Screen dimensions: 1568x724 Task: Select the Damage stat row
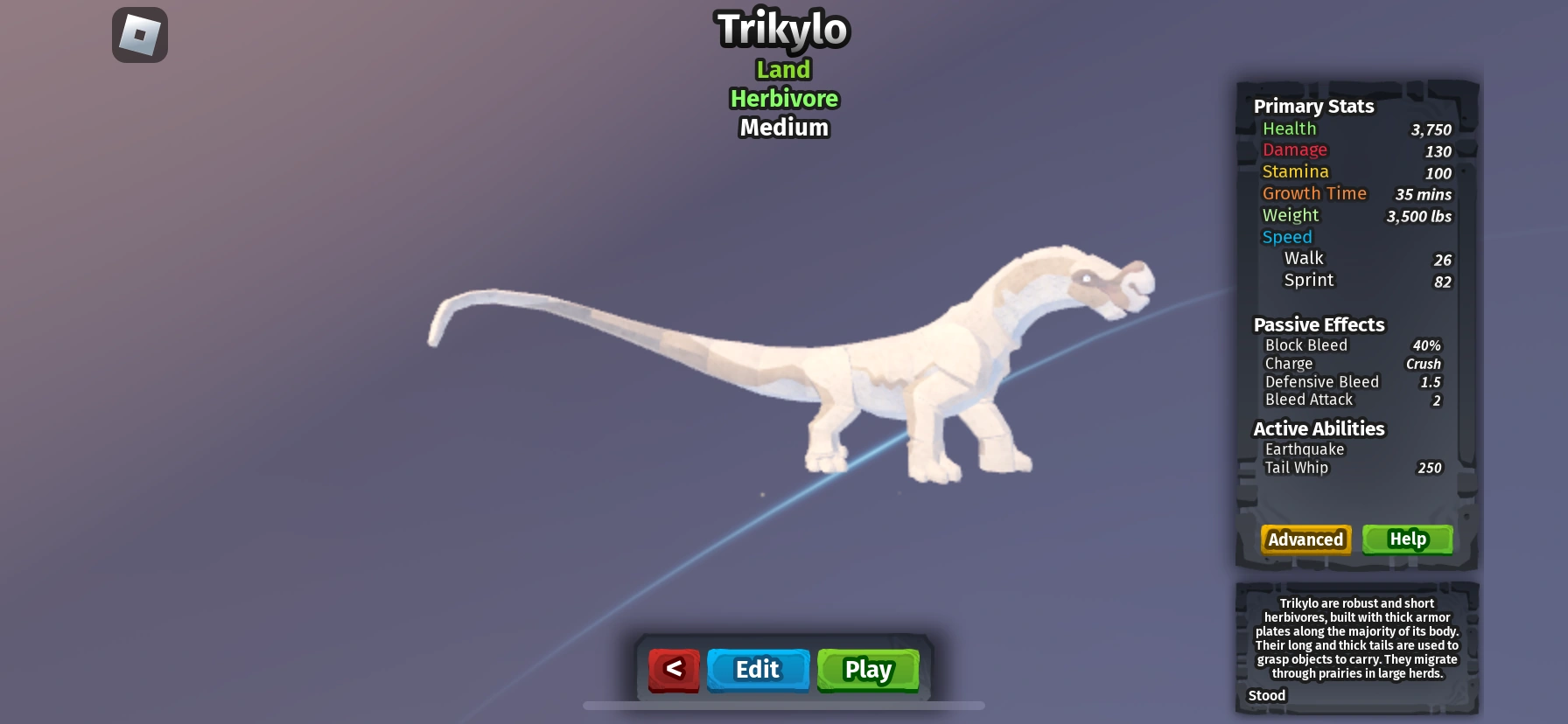[x=1294, y=150]
